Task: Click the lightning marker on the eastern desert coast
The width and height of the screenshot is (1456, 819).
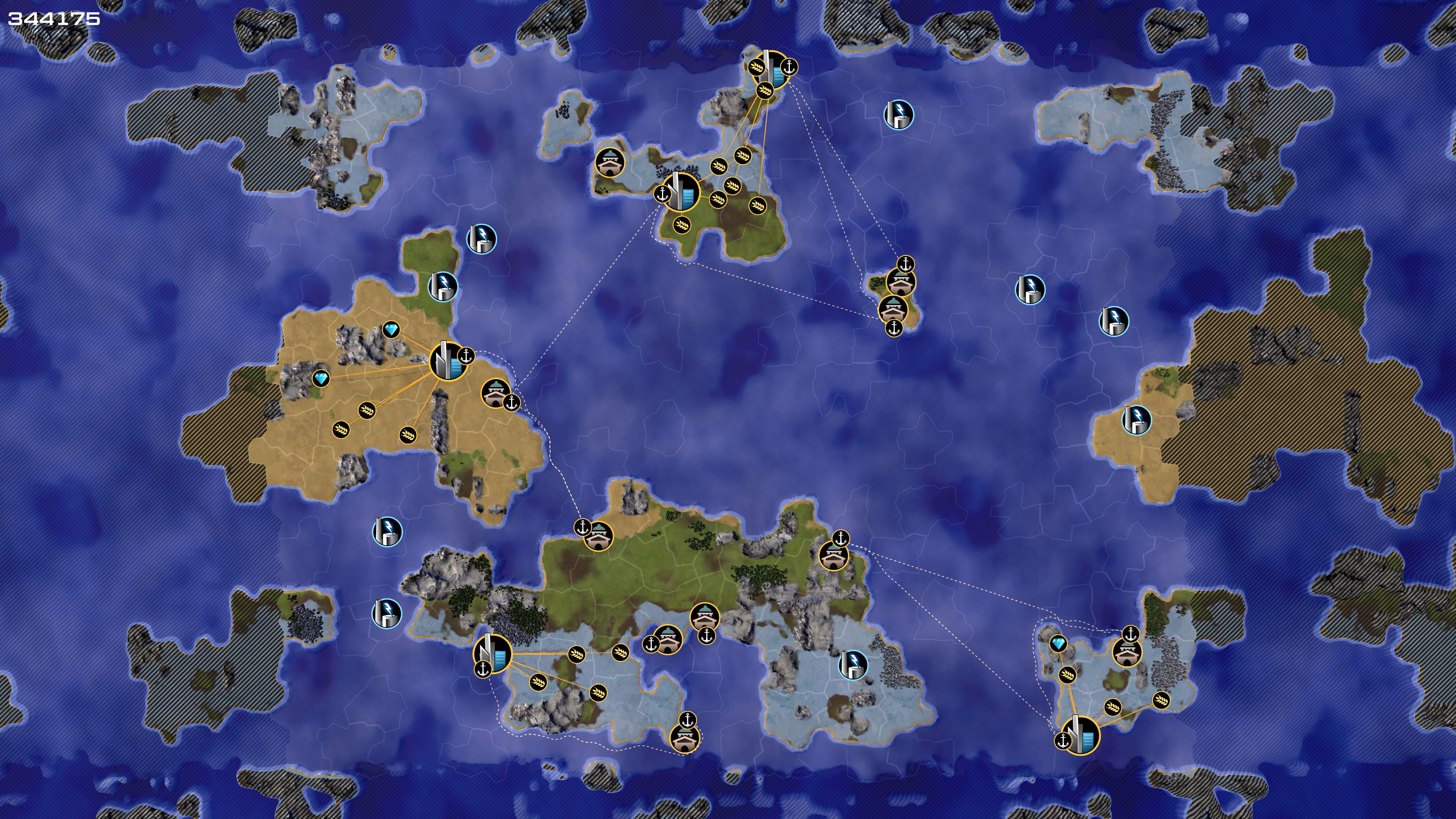Action: tap(1136, 420)
